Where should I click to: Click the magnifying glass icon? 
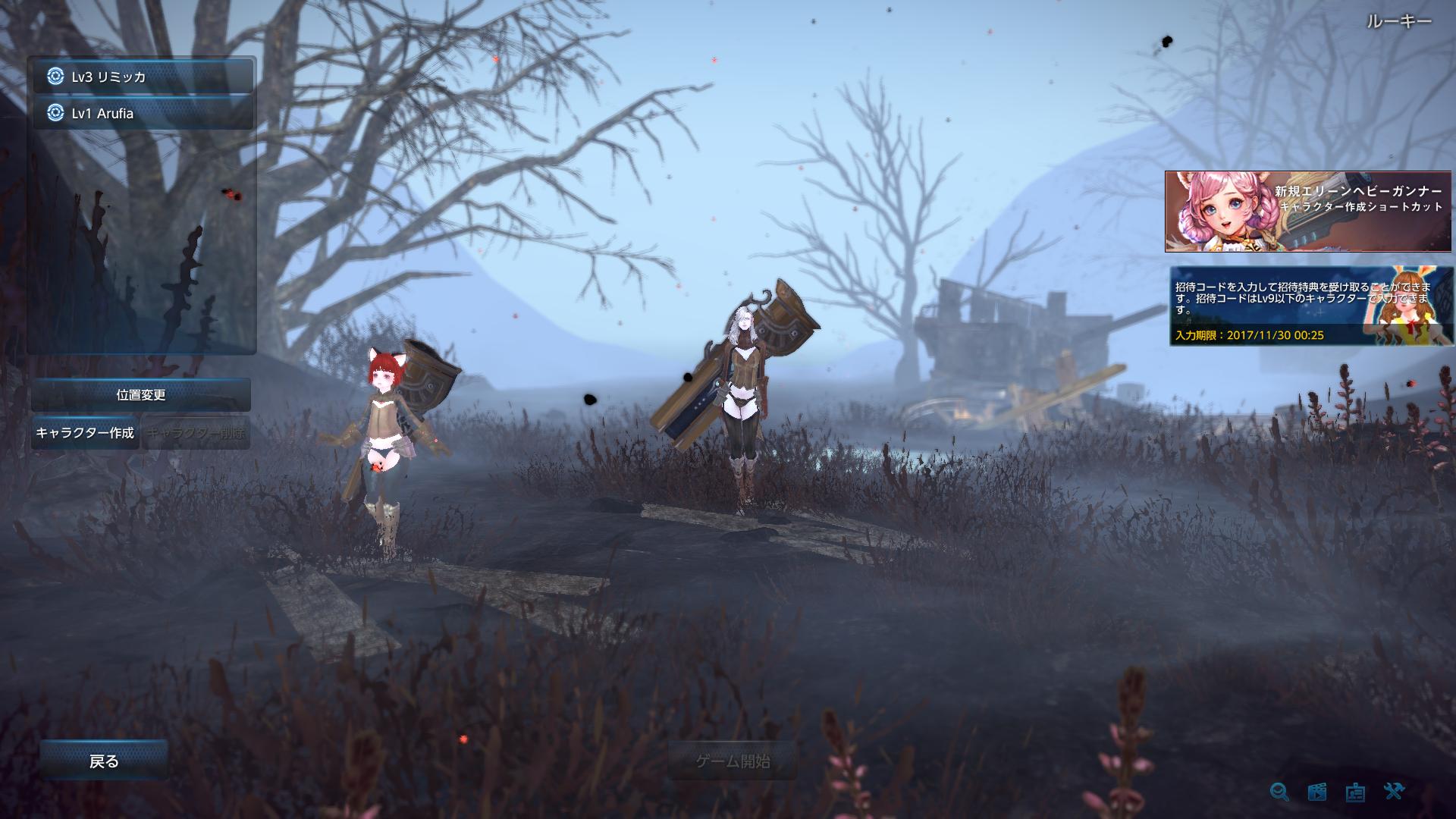click(x=1279, y=792)
